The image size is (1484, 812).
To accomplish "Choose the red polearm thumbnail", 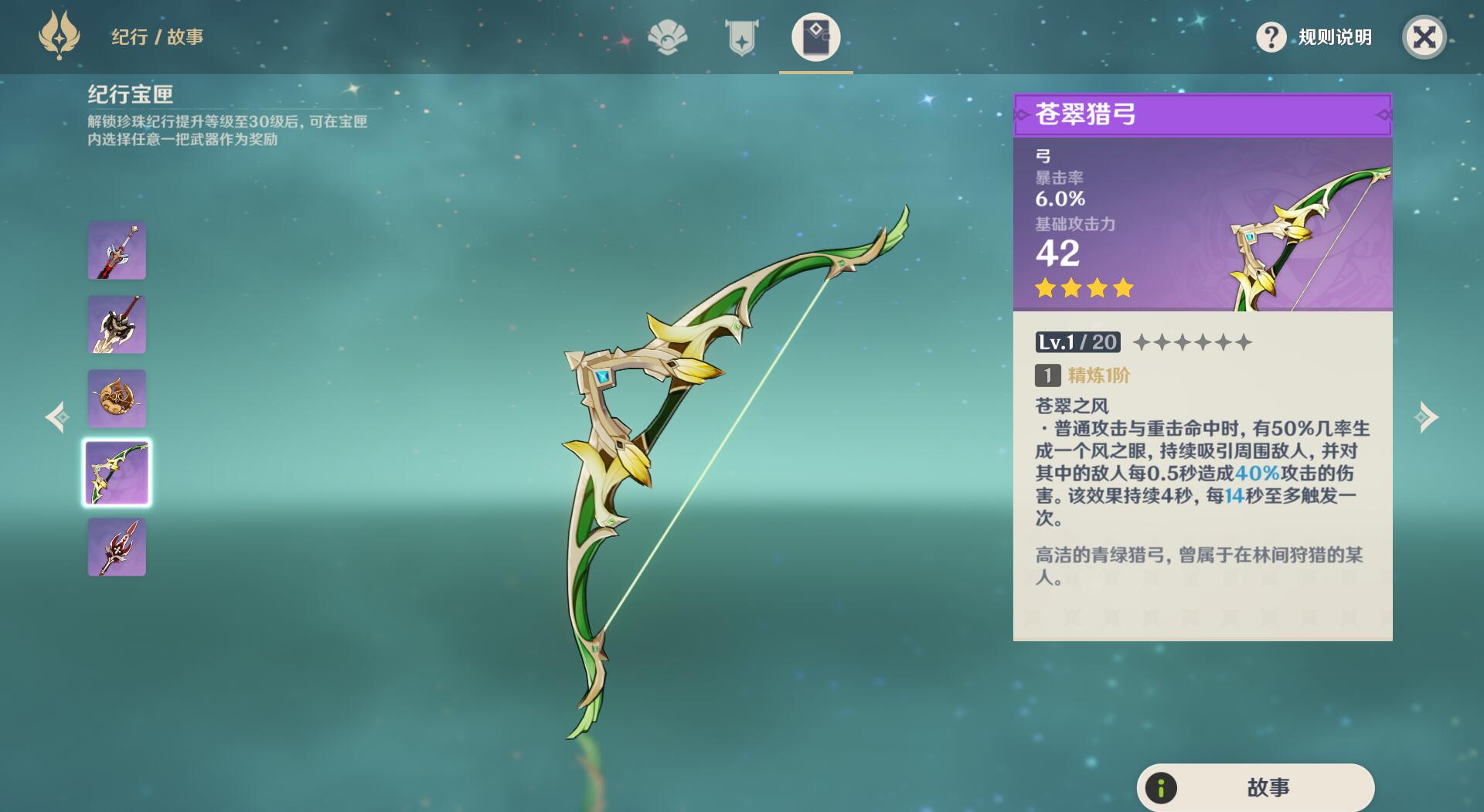I will [x=117, y=547].
